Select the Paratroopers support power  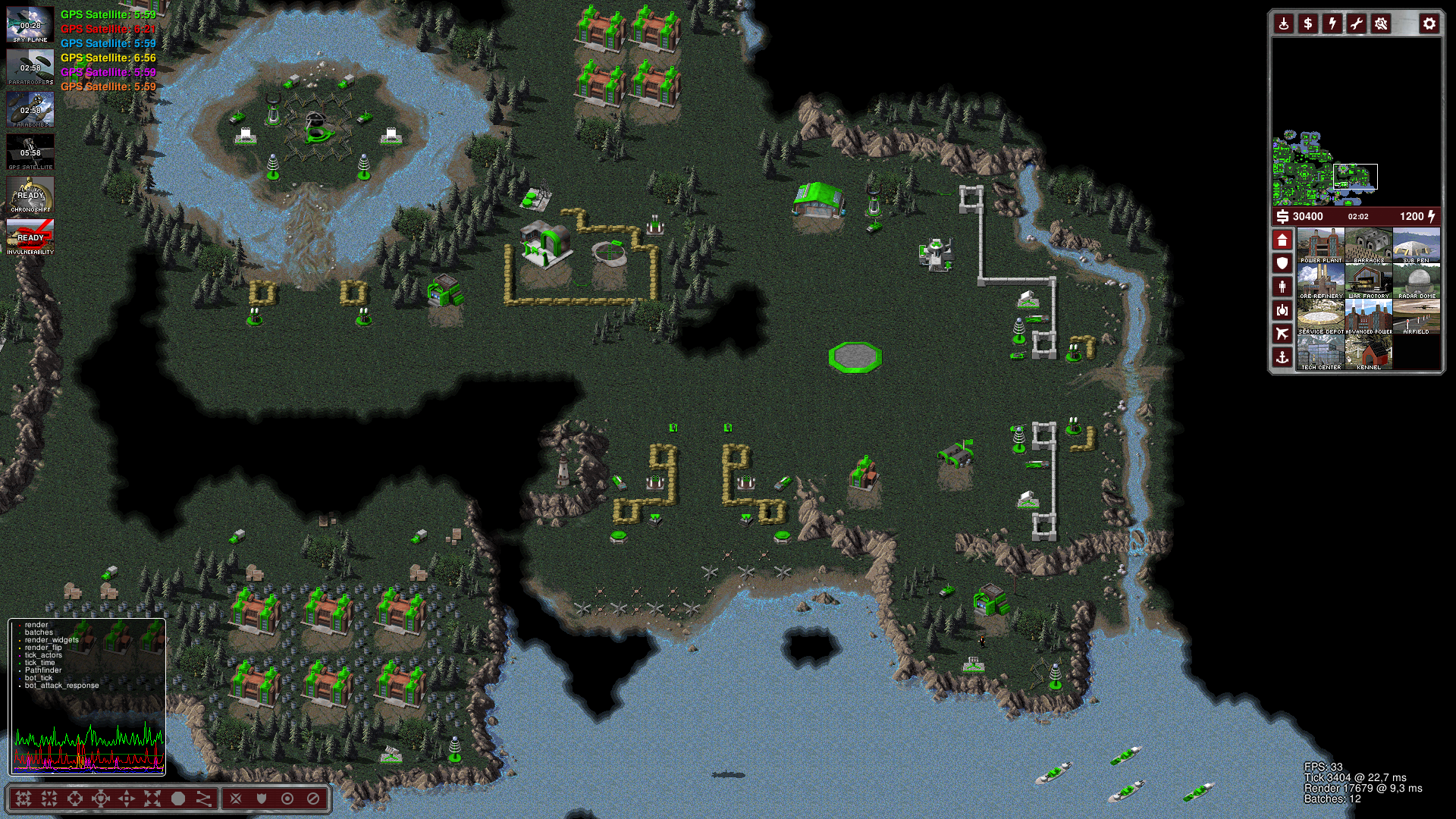coord(30,67)
